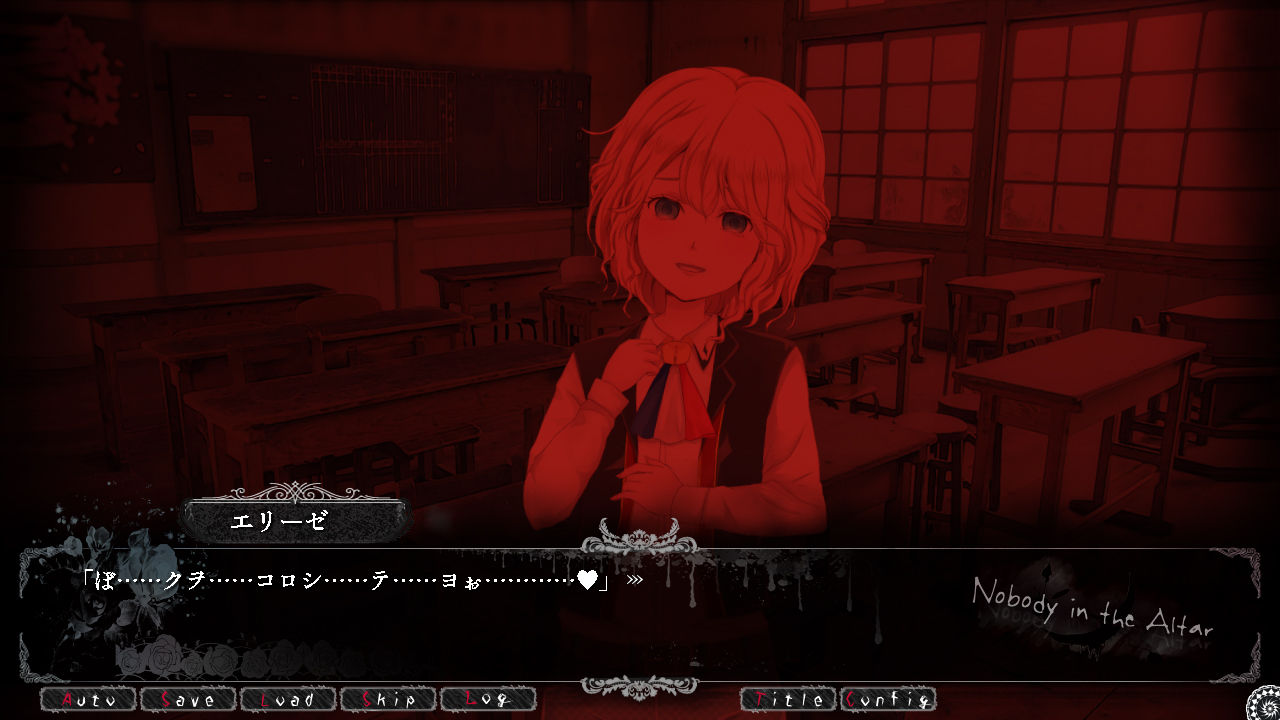Open the Load menu
The width and height of the screenshot is (1280, 720).
click(287, 699)
